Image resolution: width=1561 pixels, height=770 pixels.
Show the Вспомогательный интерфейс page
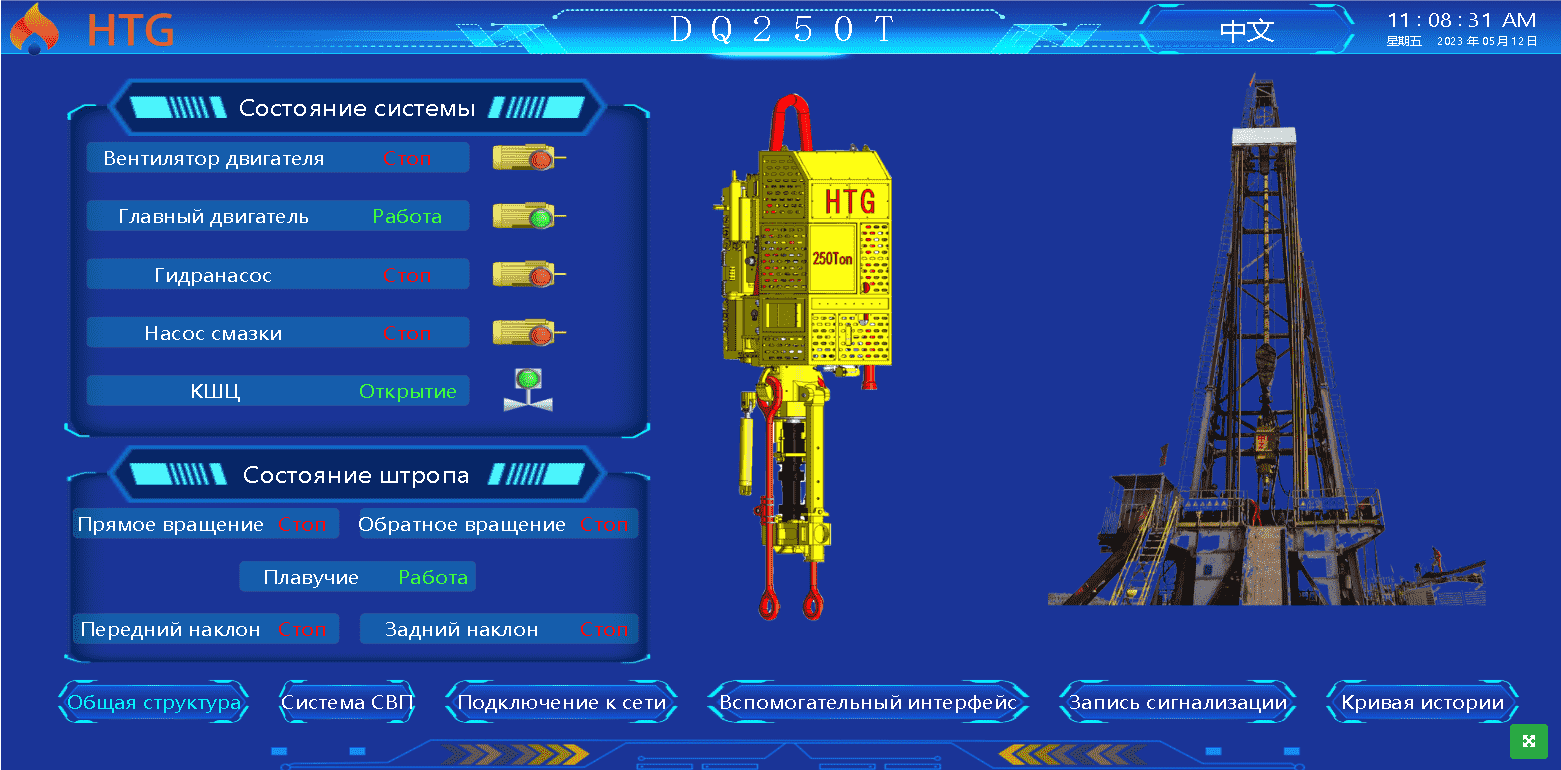pyautogui.click(x=867, y=703)
